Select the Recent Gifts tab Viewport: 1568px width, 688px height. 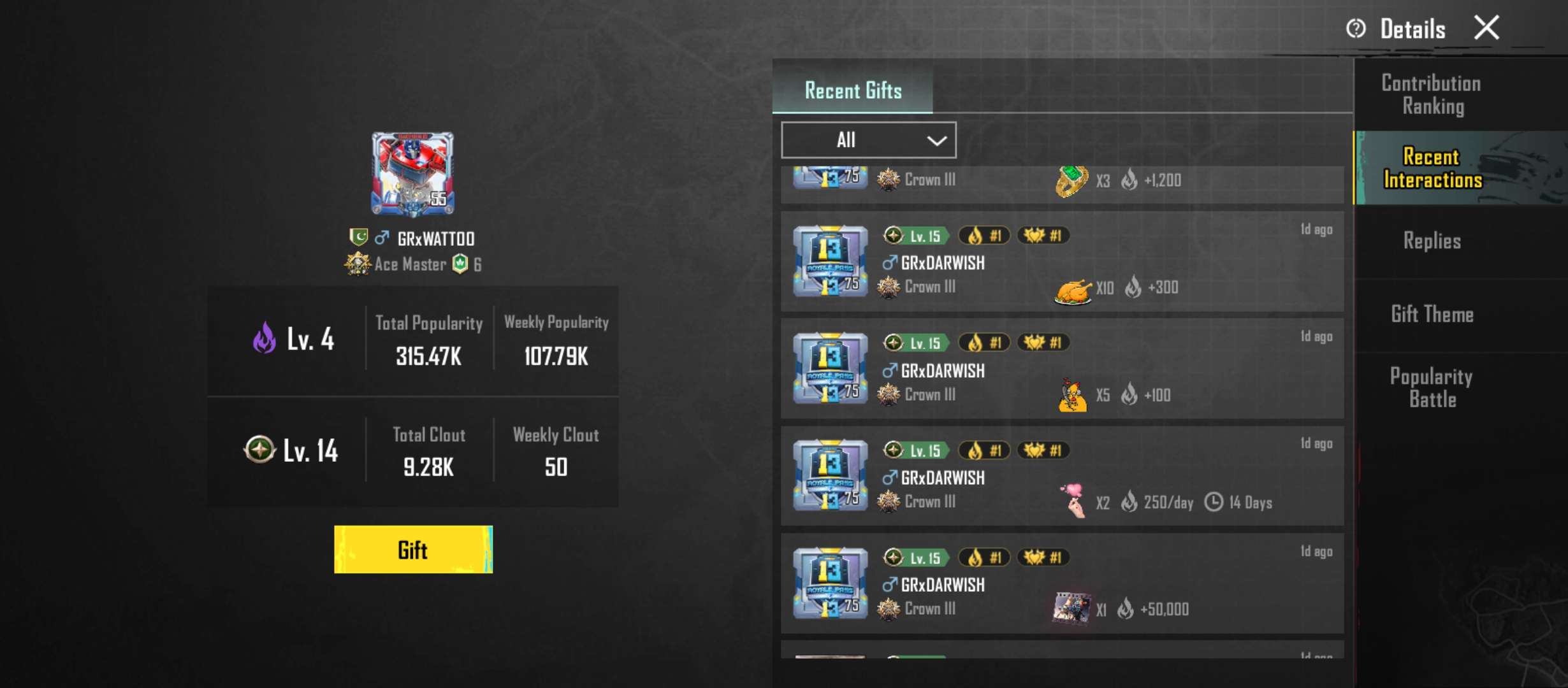click(853, 90)
